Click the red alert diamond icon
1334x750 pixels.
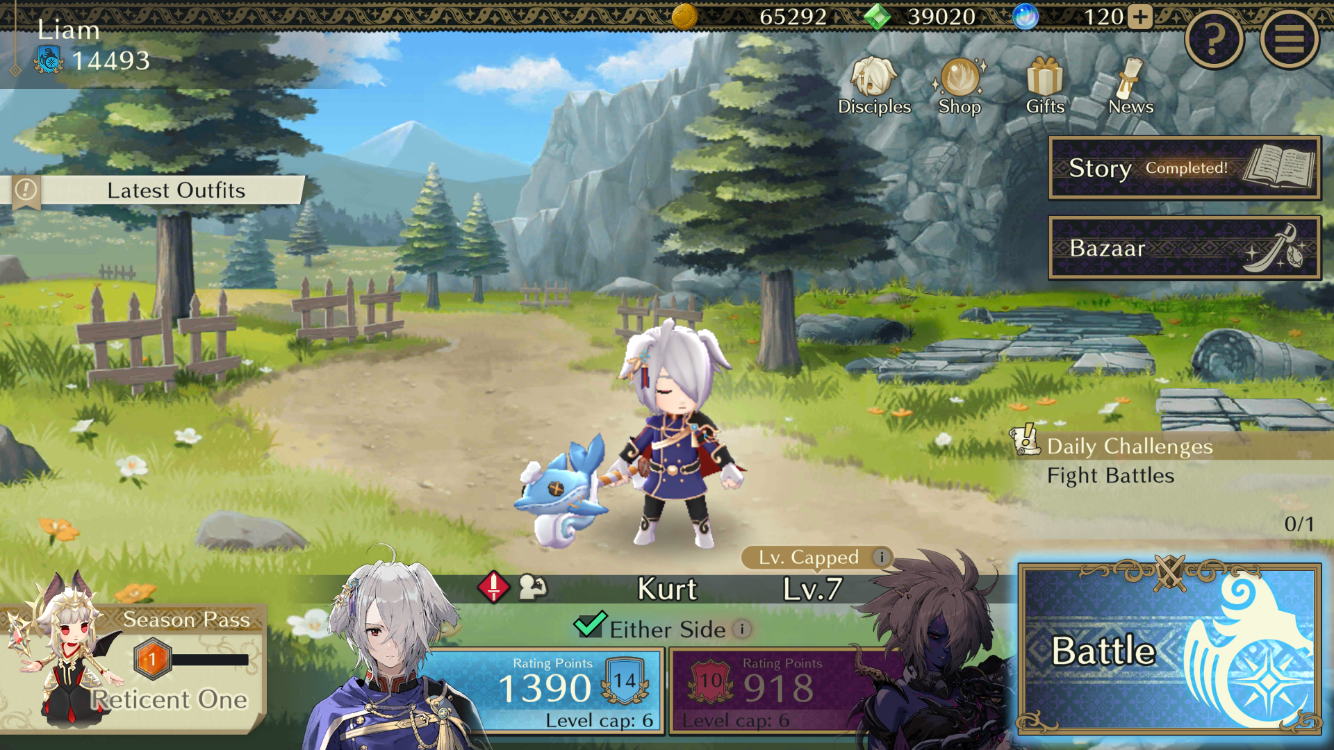[494, 587]
